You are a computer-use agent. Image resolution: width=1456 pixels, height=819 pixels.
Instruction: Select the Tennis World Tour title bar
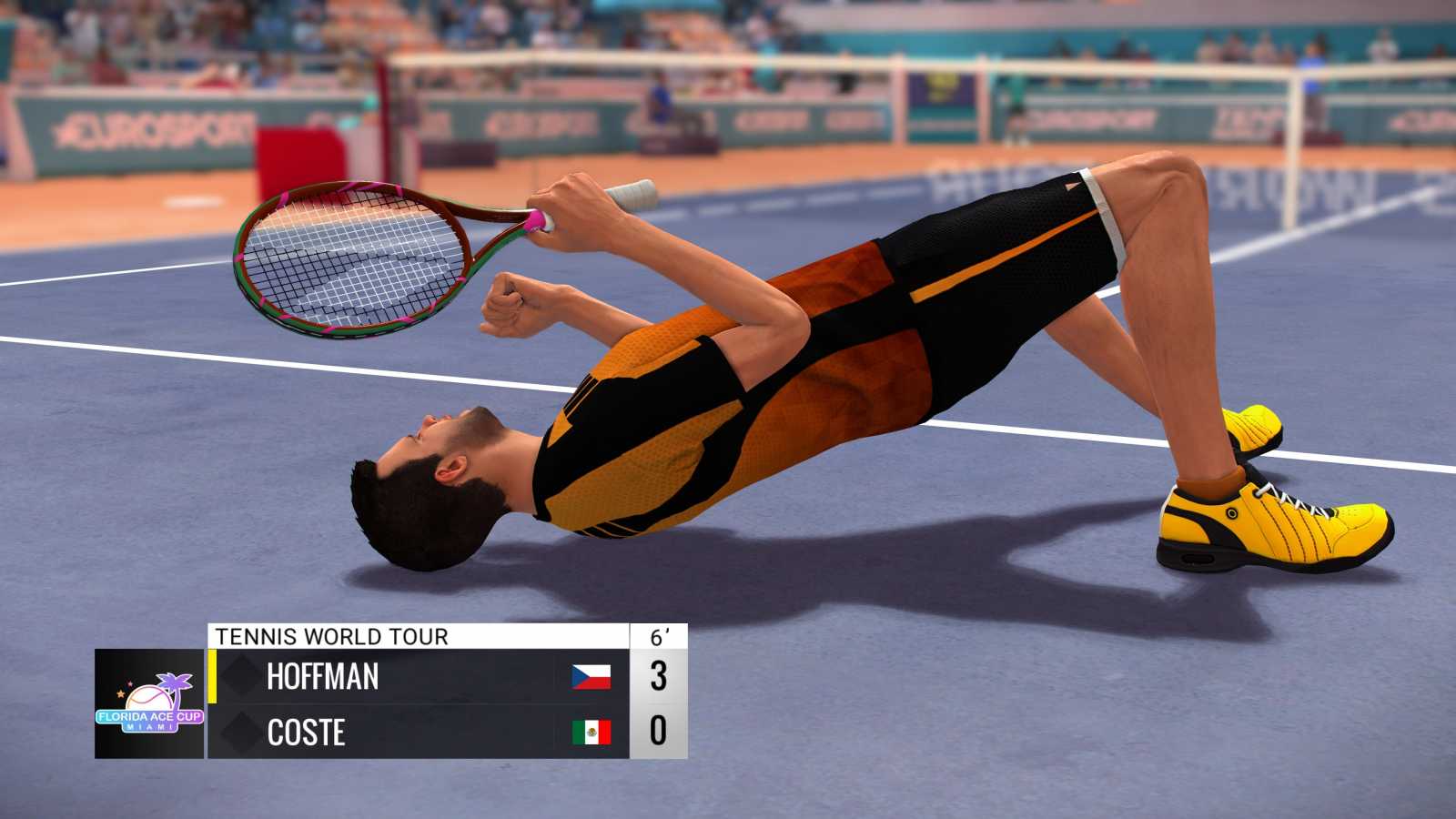pos(328,637)
